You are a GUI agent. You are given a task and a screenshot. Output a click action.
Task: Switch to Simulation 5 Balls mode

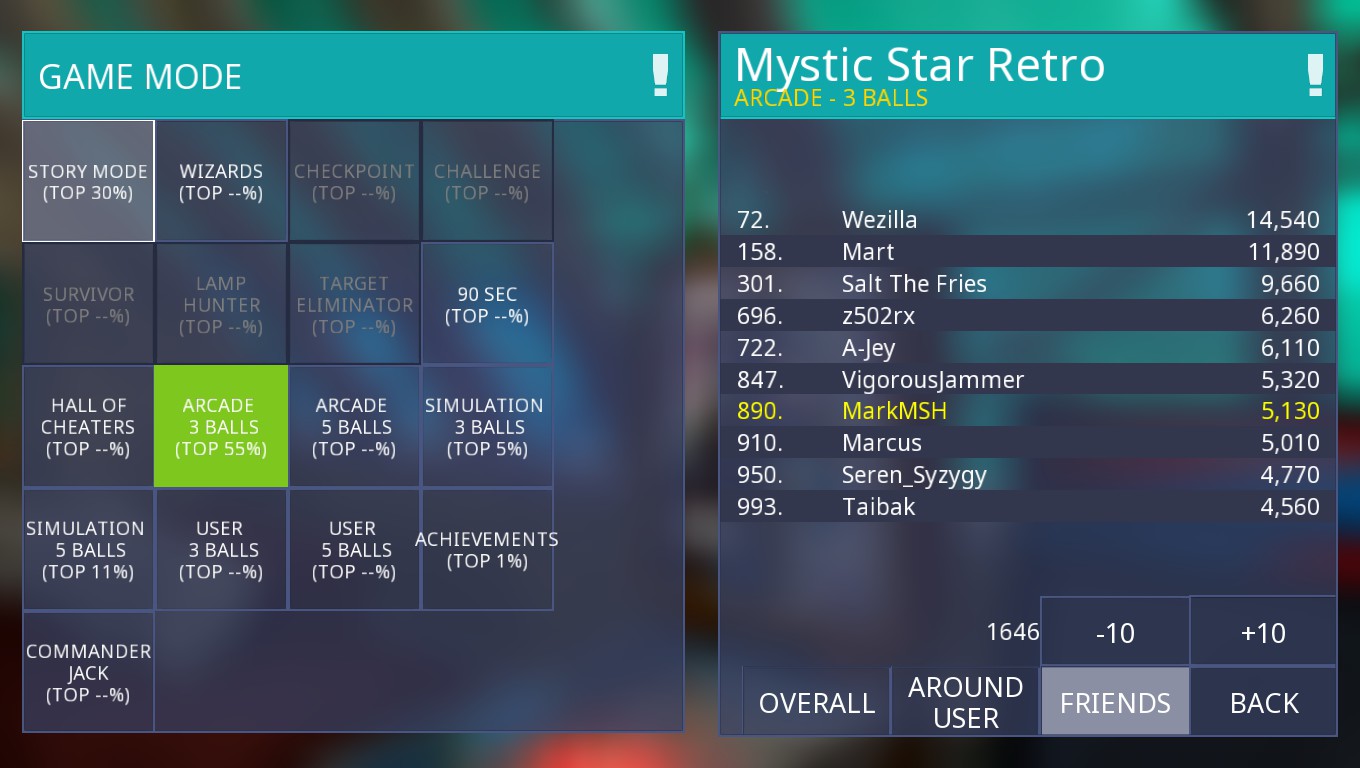tap(88, 550)
